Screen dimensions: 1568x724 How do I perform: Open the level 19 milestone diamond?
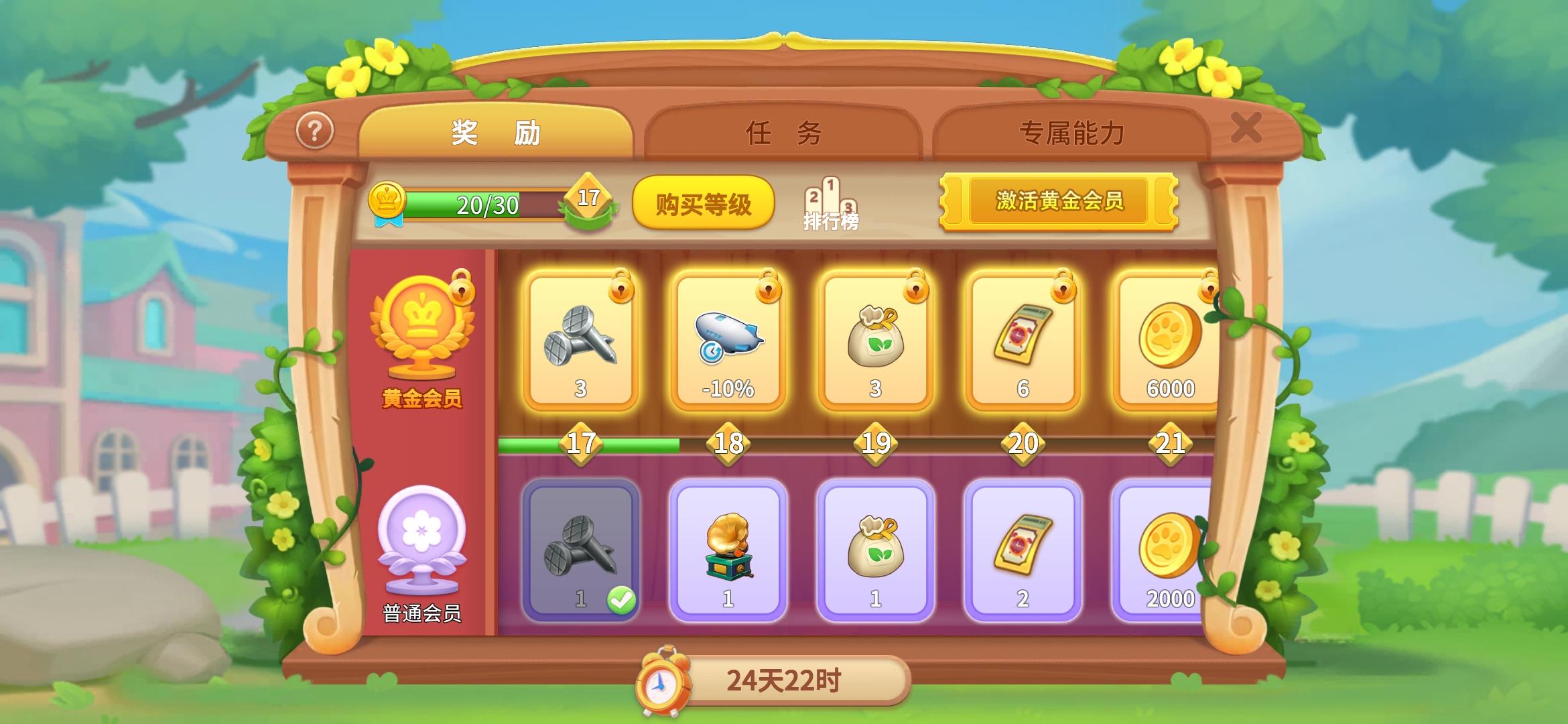pyautogui.click(x=874, y=442)
